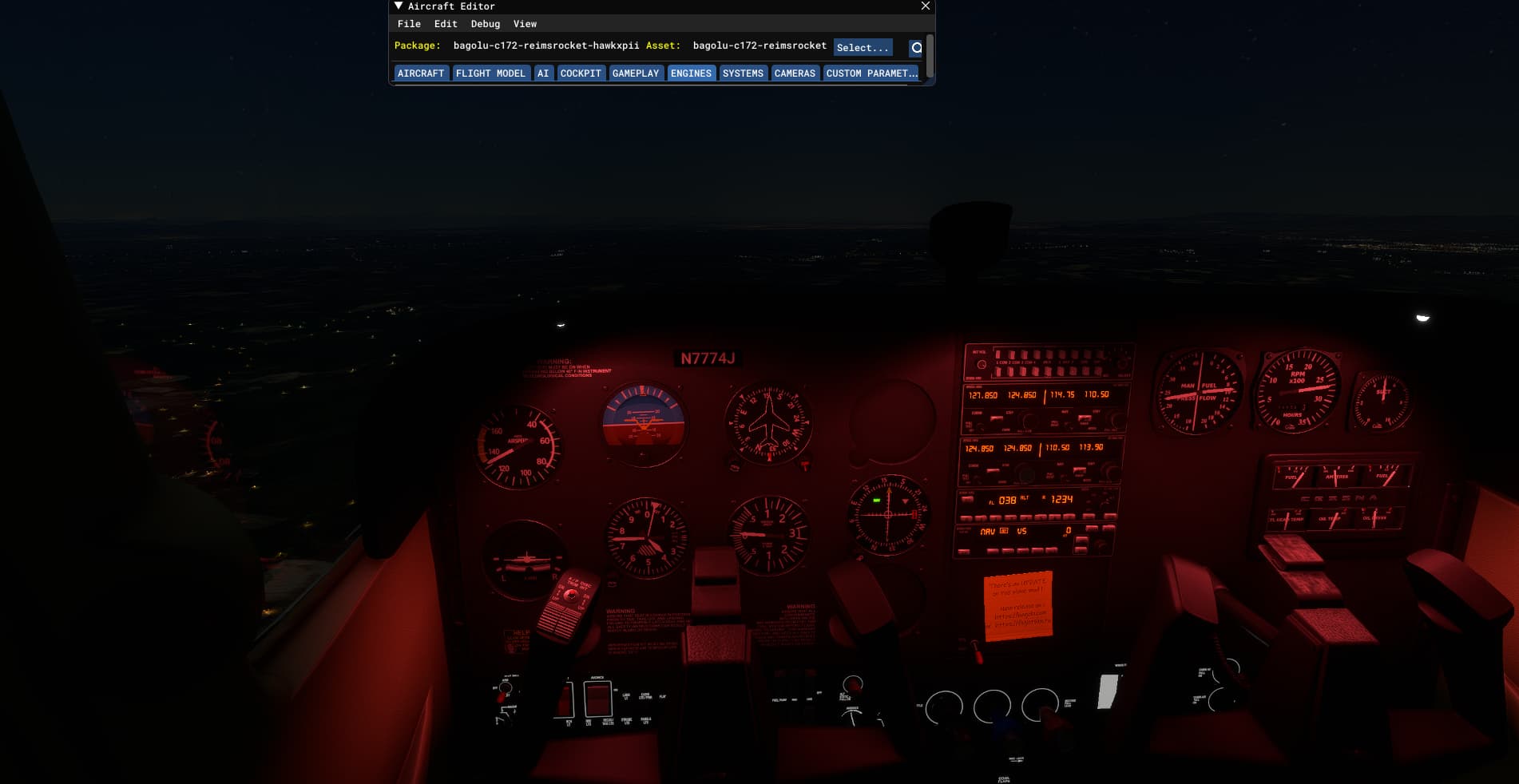Switch to the FLIGHT MODEL tab

pos(491,73)
